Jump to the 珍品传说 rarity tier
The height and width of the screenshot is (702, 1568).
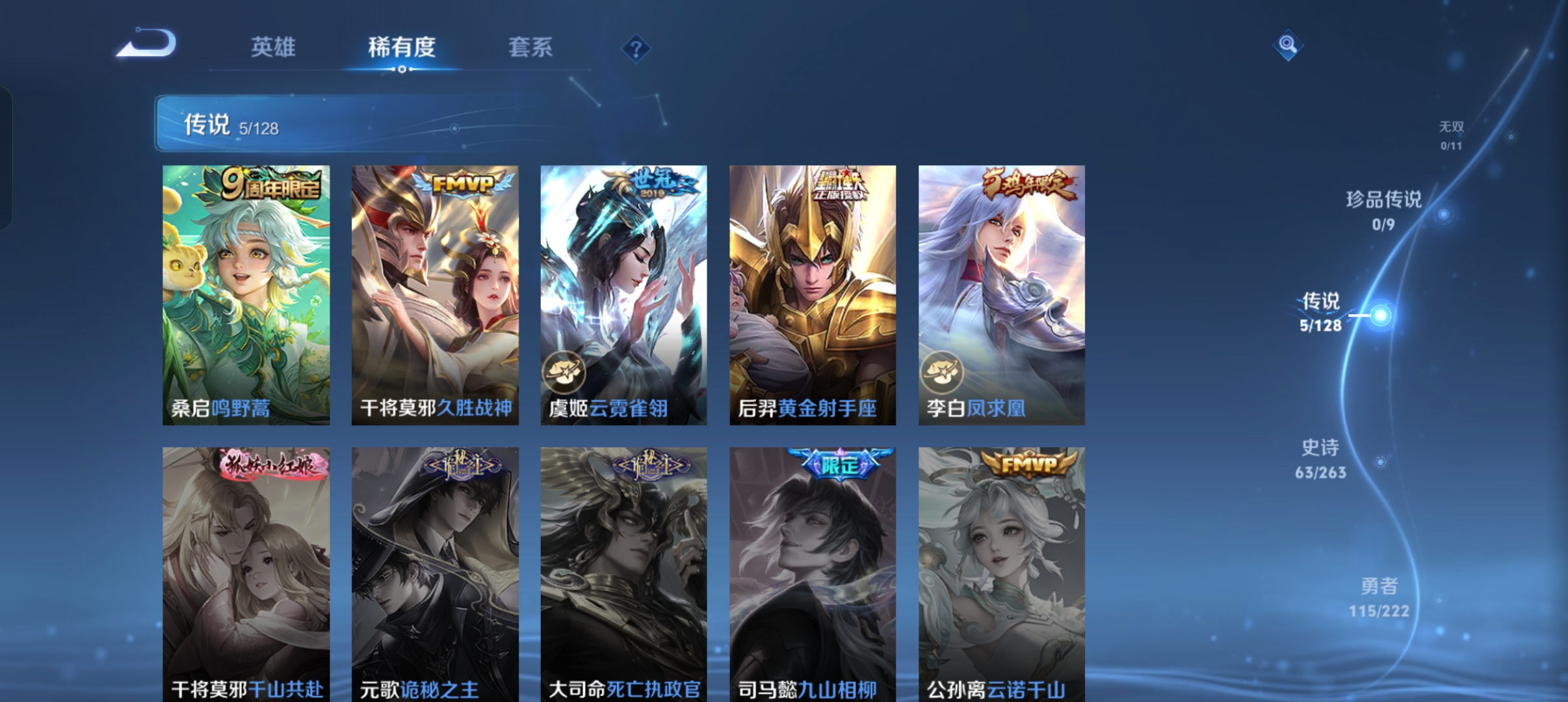[x=1383, y=209]
